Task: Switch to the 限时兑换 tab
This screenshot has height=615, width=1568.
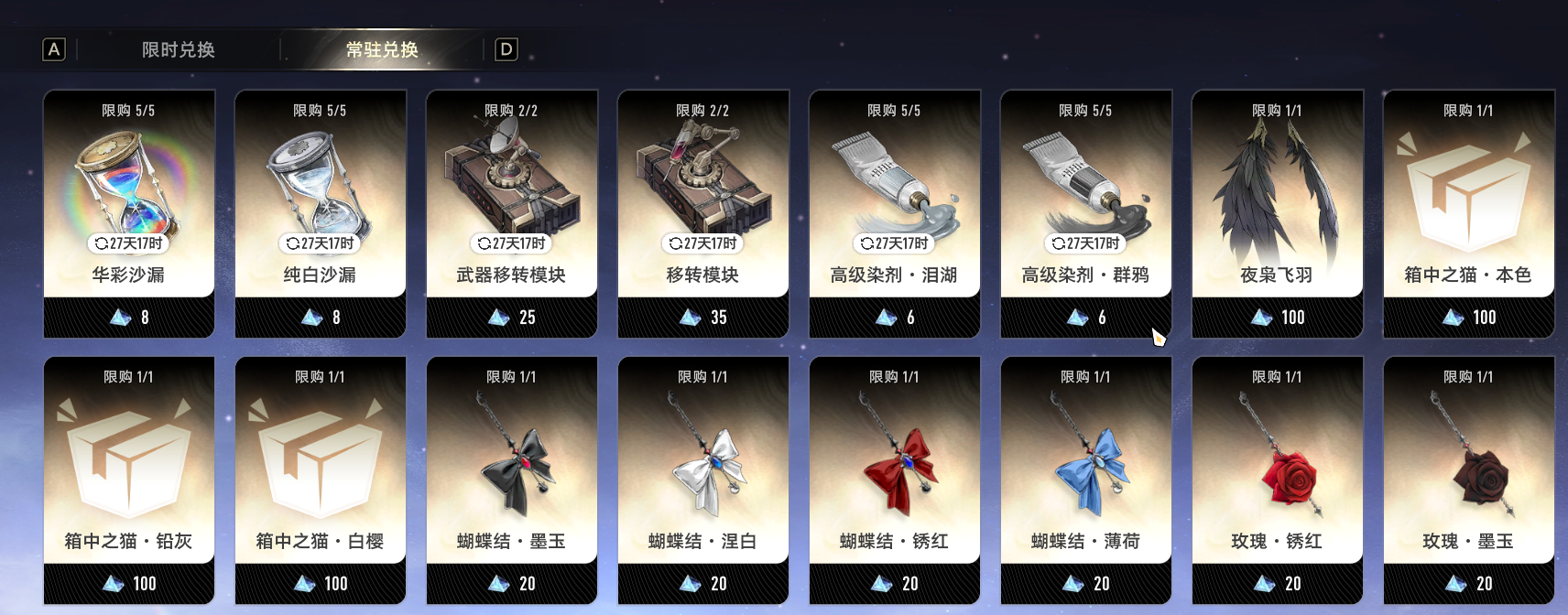Action: click(x=178, y=49)
